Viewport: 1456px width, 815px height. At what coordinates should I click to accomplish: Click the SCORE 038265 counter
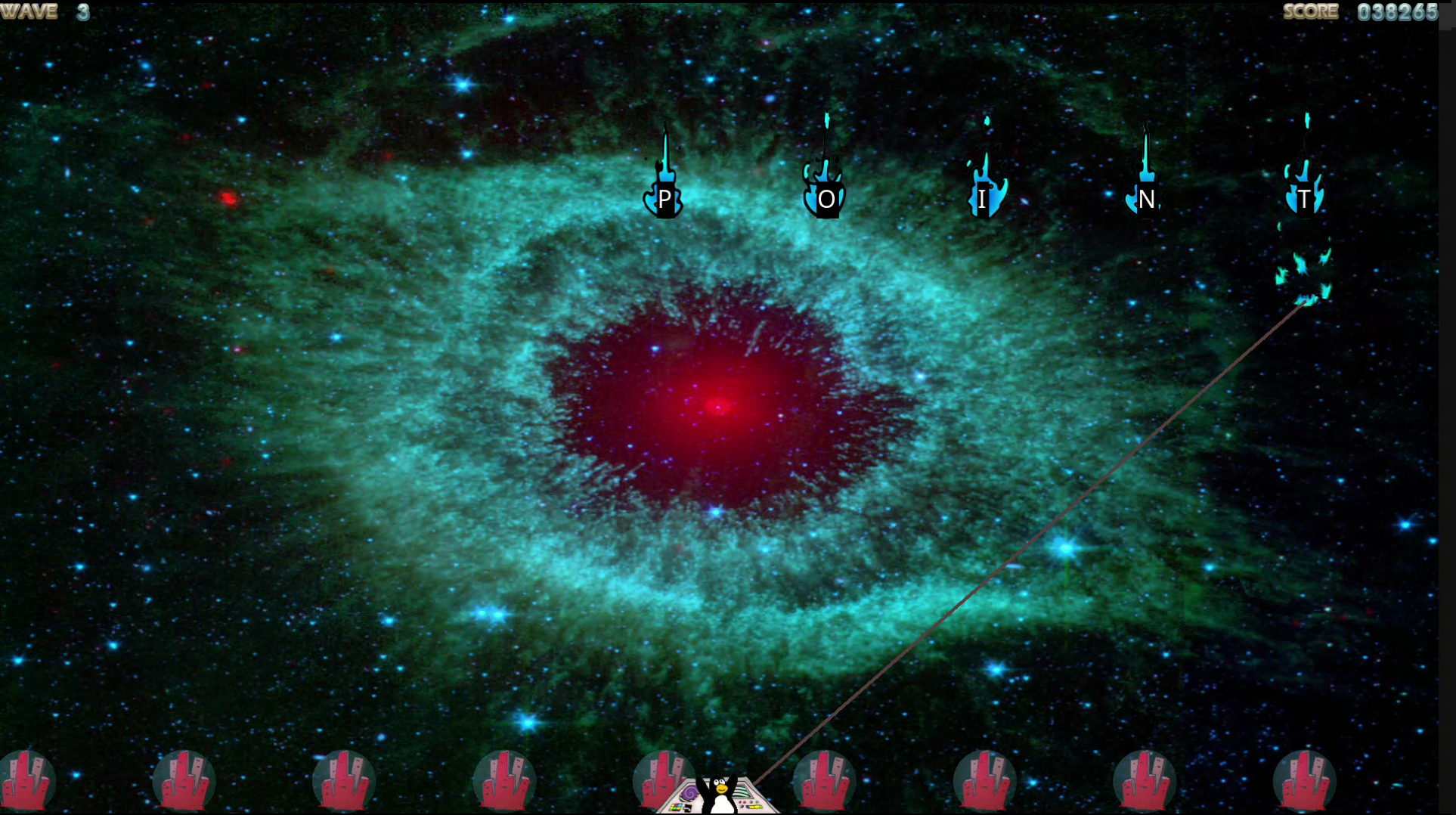pyautogui.click(x=1361, y=11)
